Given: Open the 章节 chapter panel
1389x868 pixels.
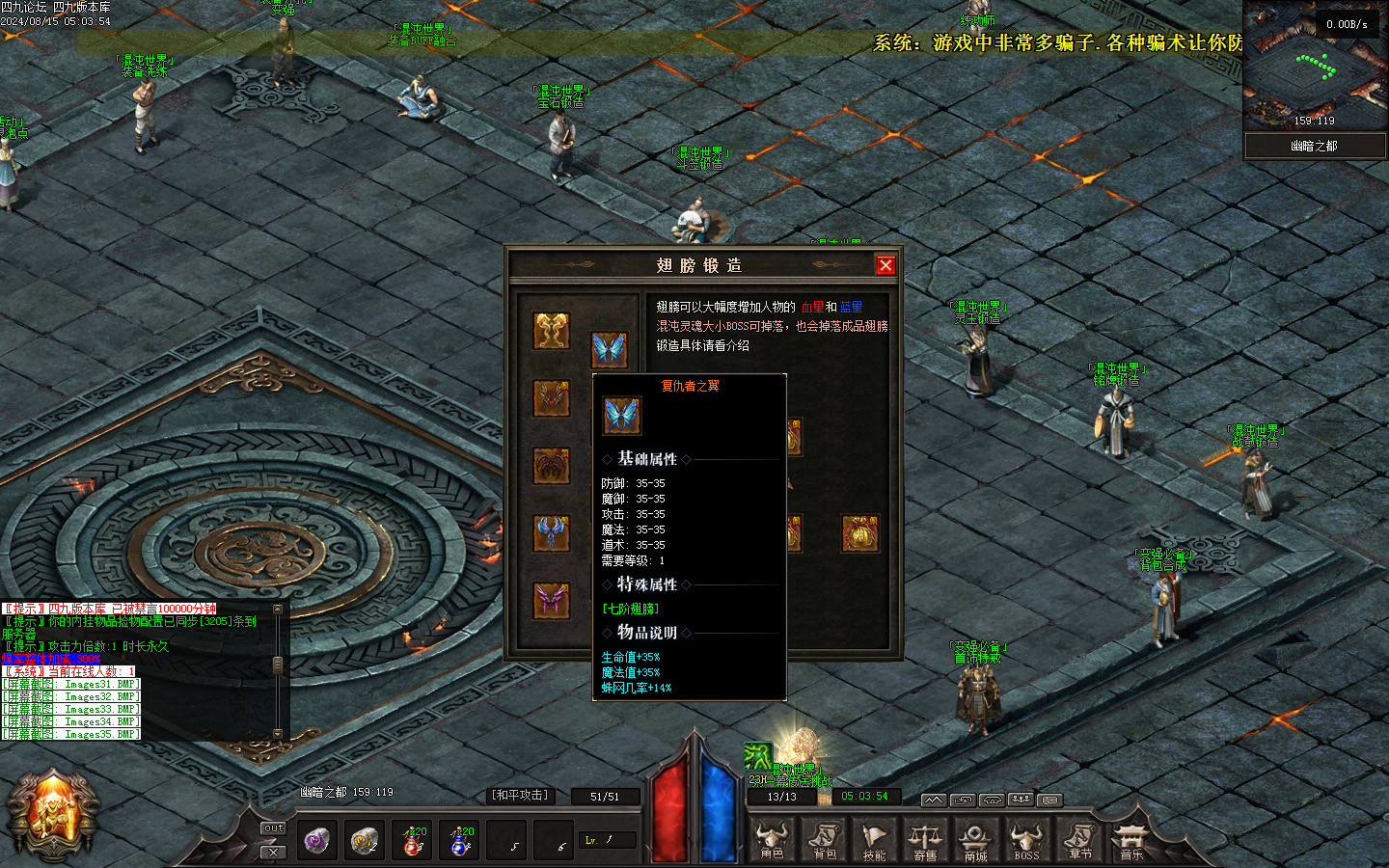Looking at the screenshot, I should 1079,840.
